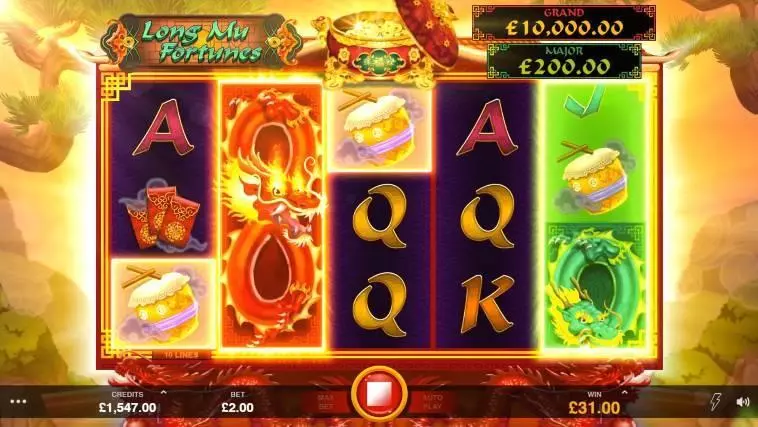Set the maximum bet with Max Bet
The image size is (758, 427).
(328, 402)
